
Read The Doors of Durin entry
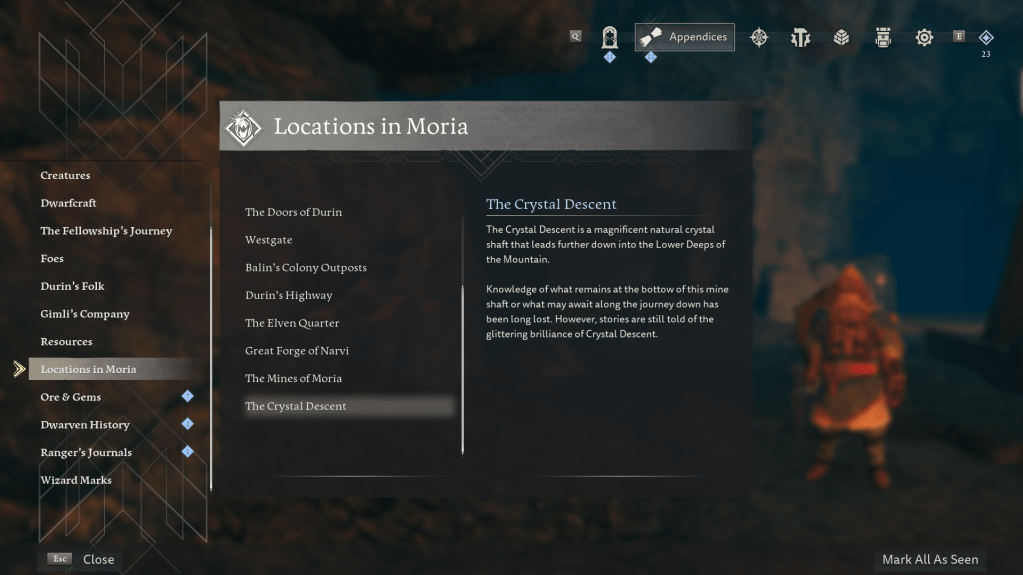(x=293, y=212)
